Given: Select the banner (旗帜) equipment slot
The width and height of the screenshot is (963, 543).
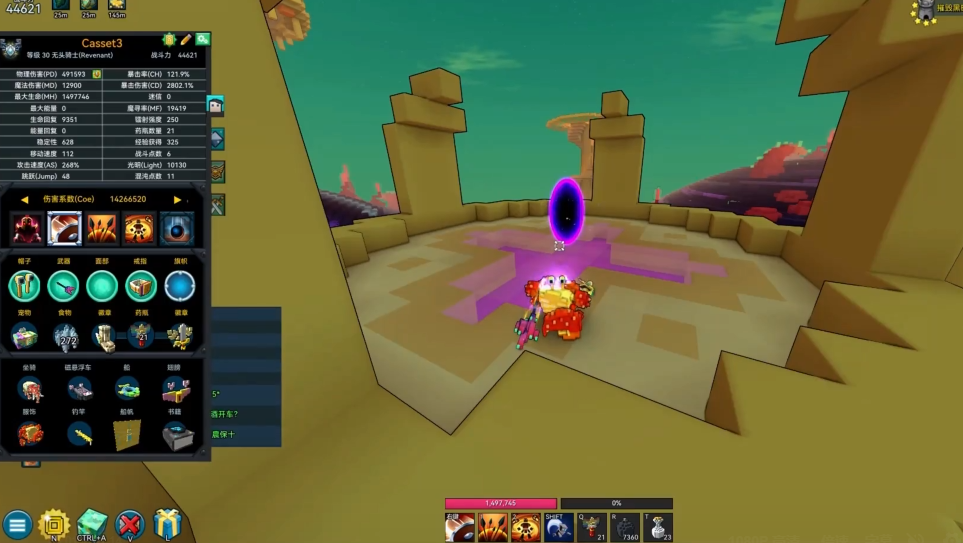Looking at the screenshot, I should 180,286.
